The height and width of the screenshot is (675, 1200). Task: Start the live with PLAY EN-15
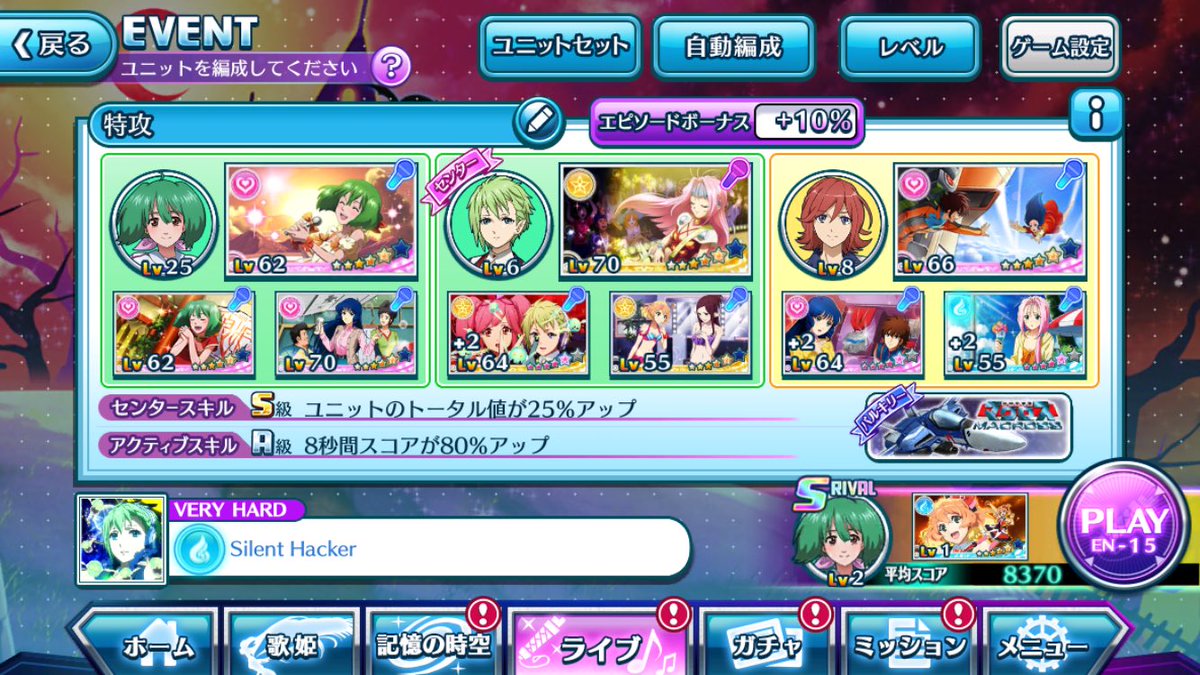1124,526
